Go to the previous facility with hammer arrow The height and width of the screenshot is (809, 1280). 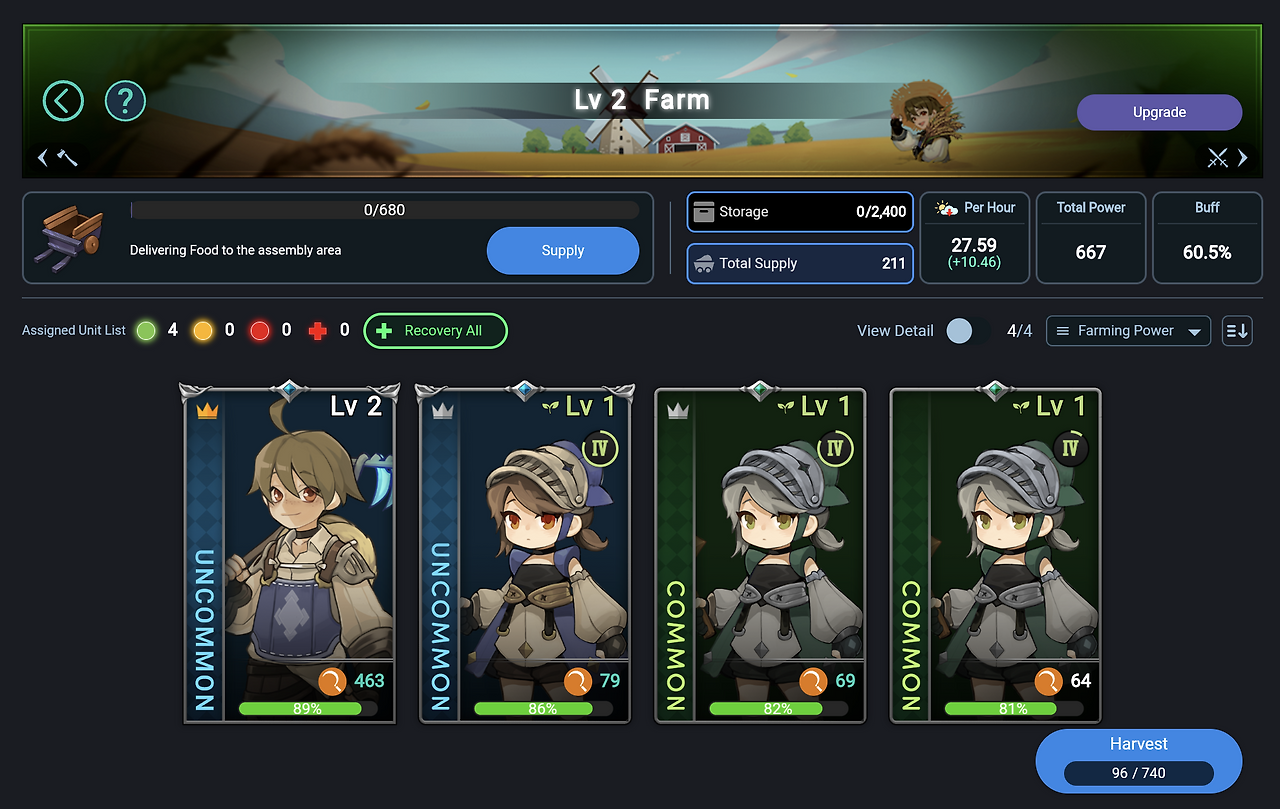[x=58, y=157]
